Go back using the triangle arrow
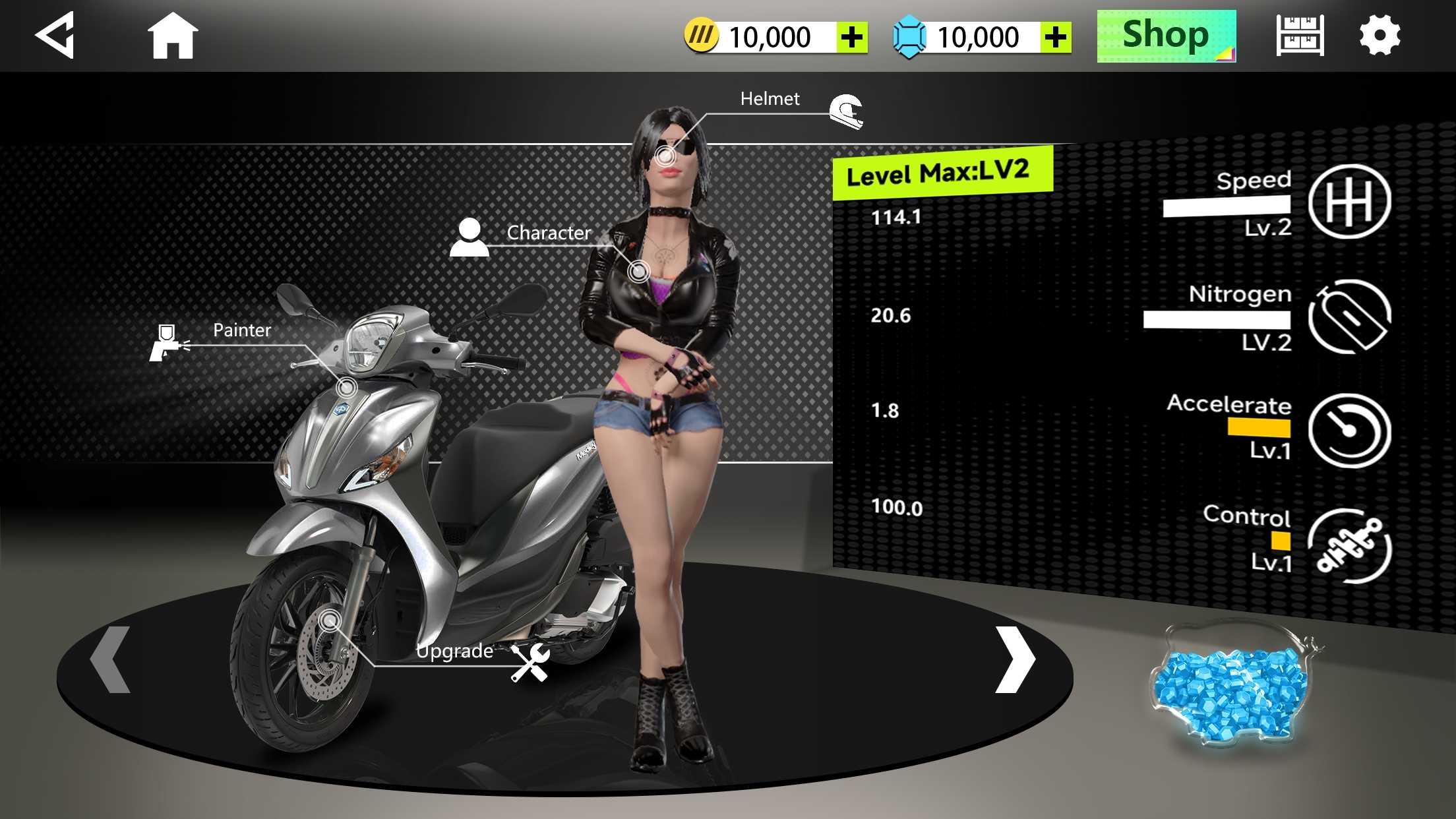 [x=55, y=36]
